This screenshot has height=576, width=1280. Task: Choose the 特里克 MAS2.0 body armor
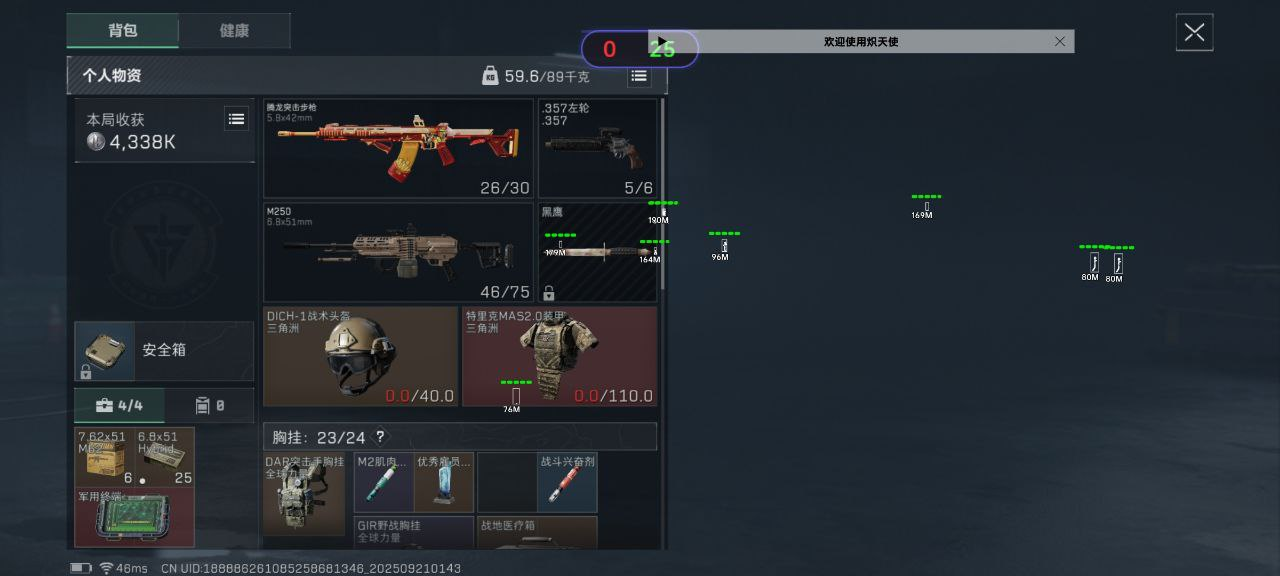coord(559,356)
